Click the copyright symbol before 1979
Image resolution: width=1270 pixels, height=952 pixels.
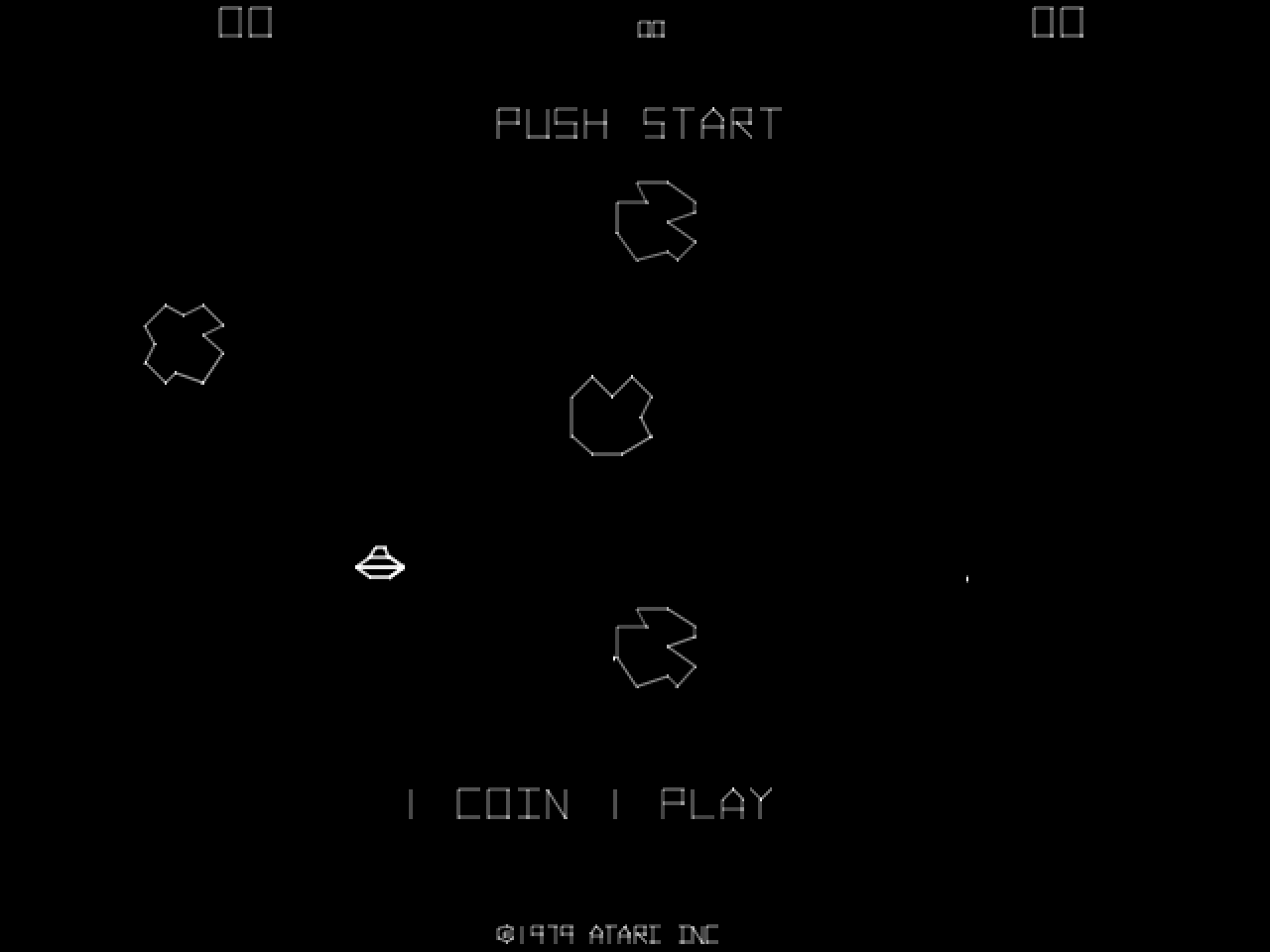pos(504,932)
